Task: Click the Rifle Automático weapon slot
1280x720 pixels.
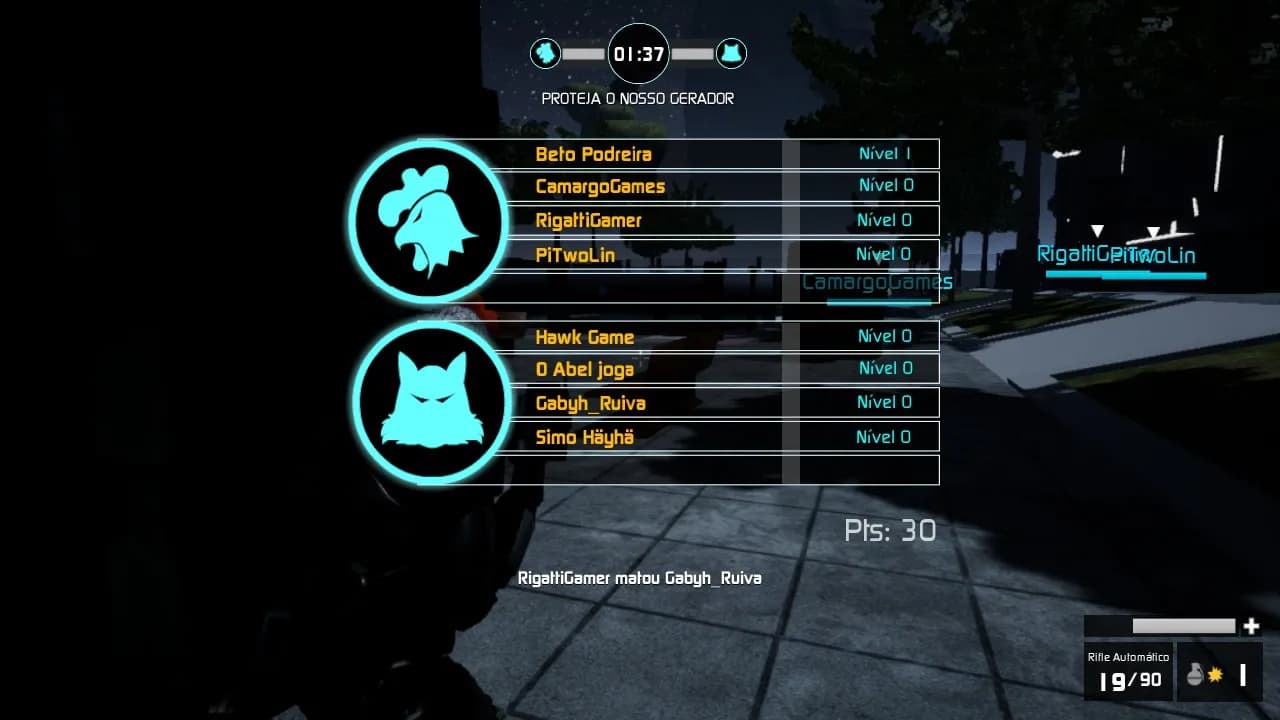Action: coord(1129,672)
